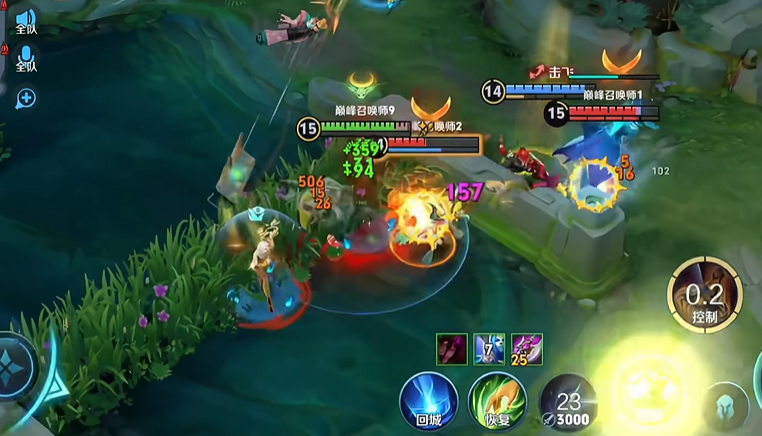Toggle the 全队 speaker audio button

[25, 20]
